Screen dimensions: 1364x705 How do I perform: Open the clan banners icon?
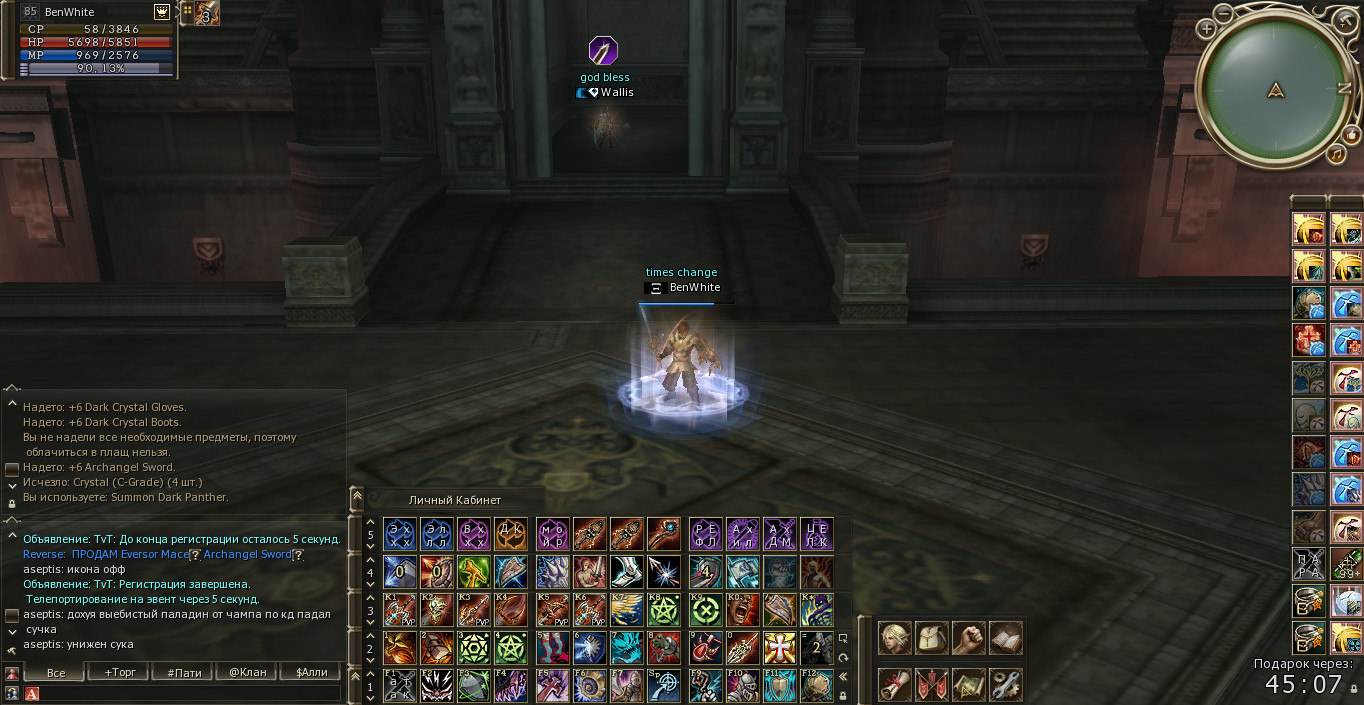pos(931,684)
